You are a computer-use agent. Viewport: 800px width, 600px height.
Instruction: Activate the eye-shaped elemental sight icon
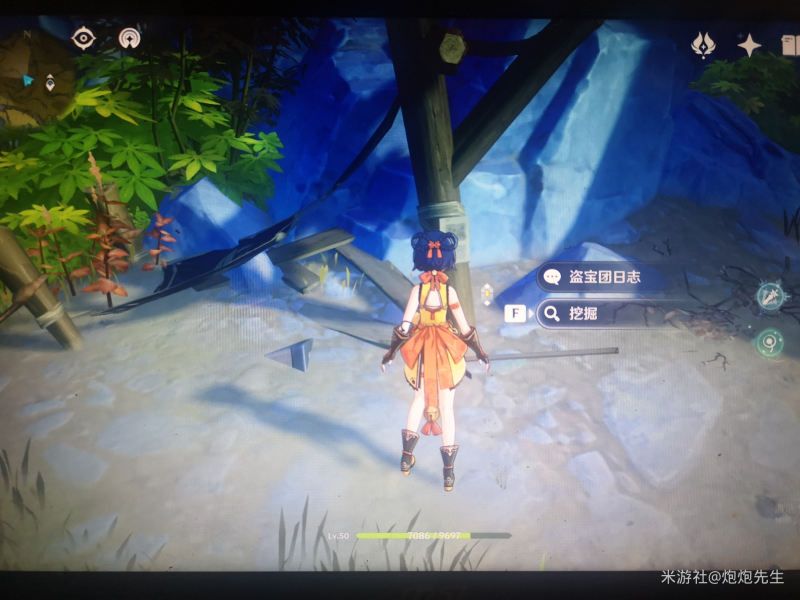pos(83,38)
